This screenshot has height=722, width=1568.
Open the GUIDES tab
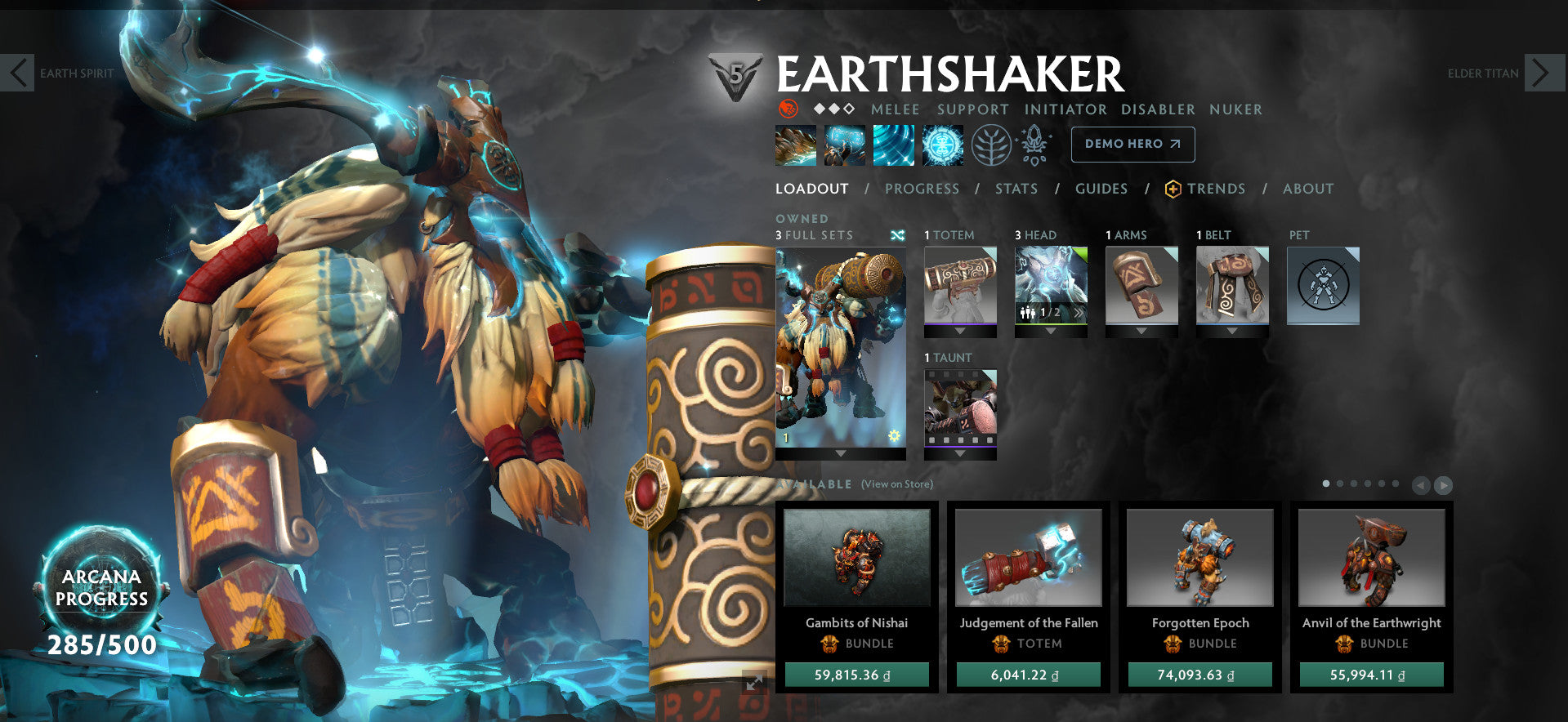[x=1101, y=189]
